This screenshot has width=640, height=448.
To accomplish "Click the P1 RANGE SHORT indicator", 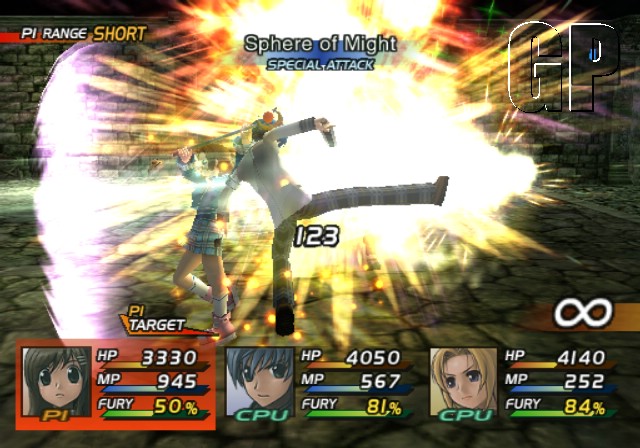I will [75, 34].
